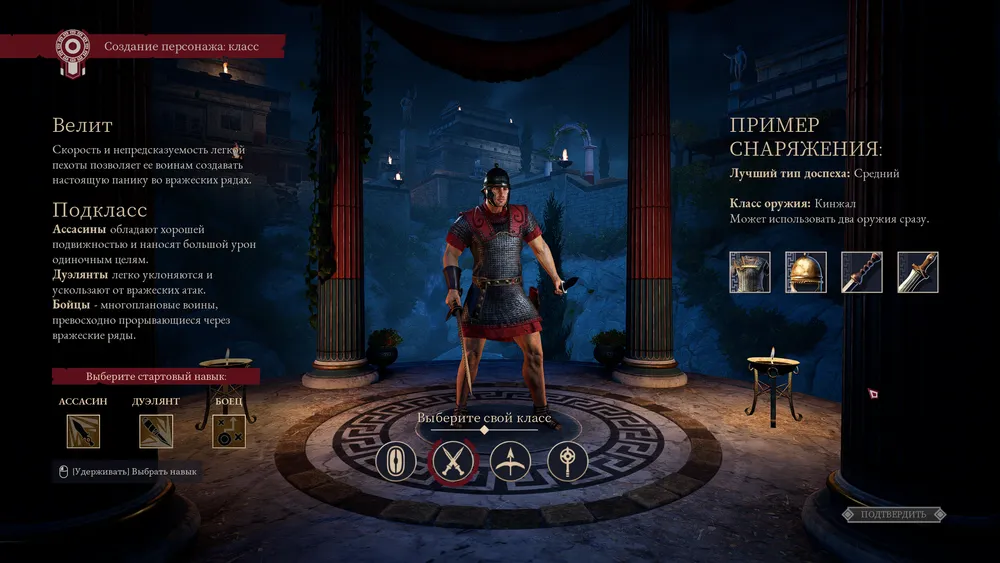Choose the Ассасин starting skill icon
Viewport: 1000px width, 563px height.
coord(83,431)
